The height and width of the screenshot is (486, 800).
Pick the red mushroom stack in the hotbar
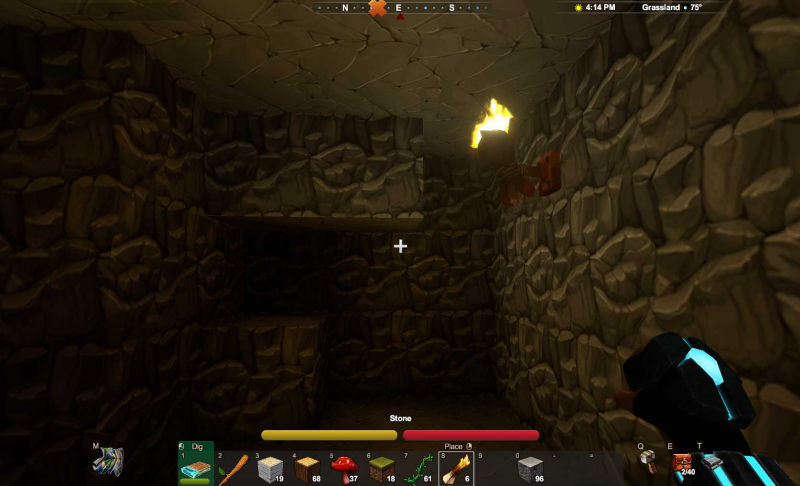click(x=344, y=467)
